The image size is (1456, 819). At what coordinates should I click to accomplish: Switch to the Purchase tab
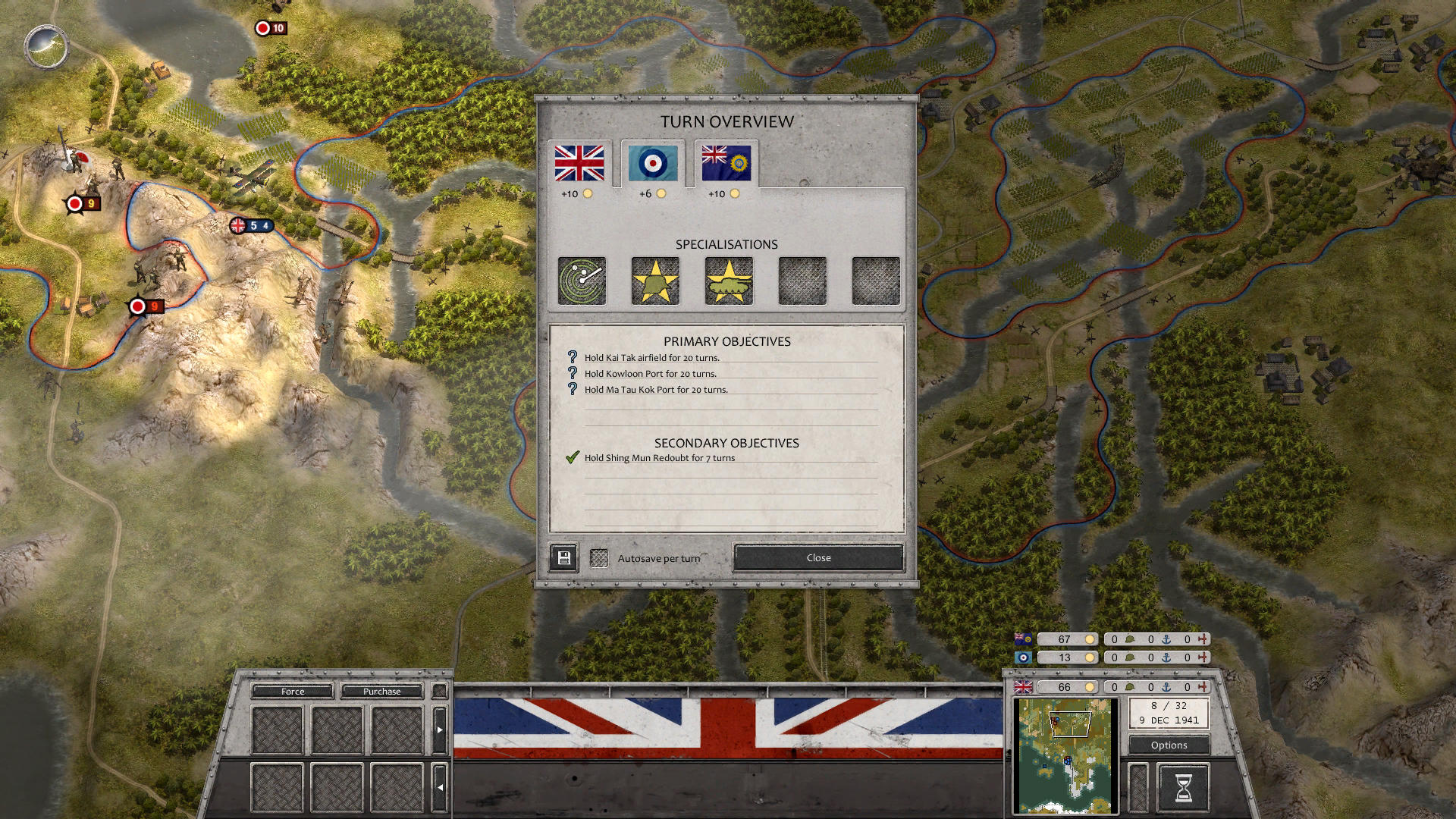pyautogui.click(x=381, y=691)
